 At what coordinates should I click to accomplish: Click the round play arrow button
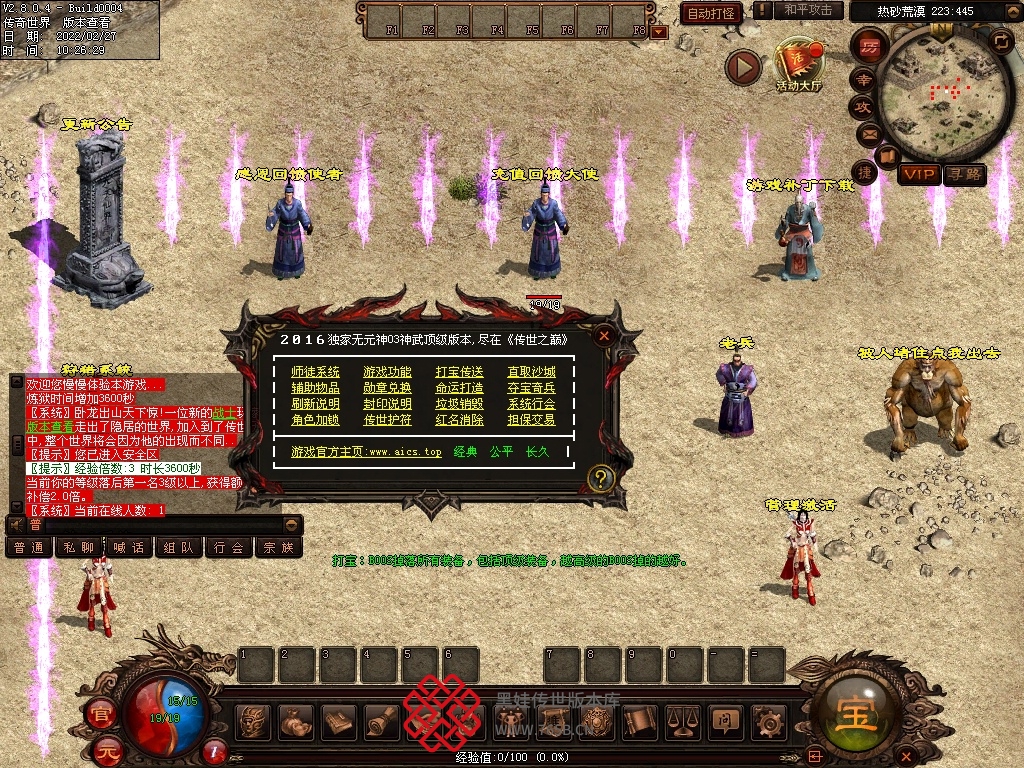(x=744, y=67)
